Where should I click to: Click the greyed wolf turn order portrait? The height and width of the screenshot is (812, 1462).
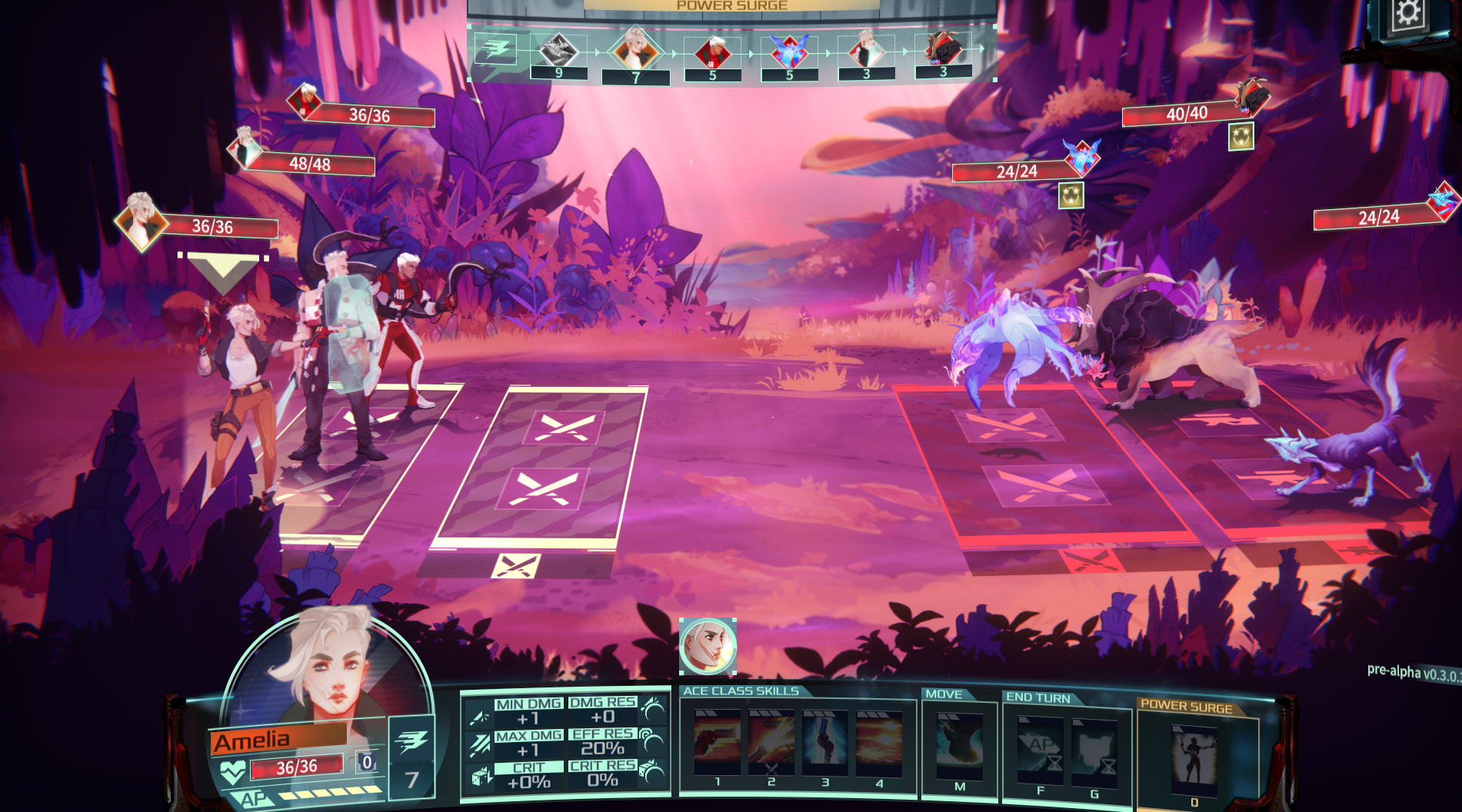558,50
